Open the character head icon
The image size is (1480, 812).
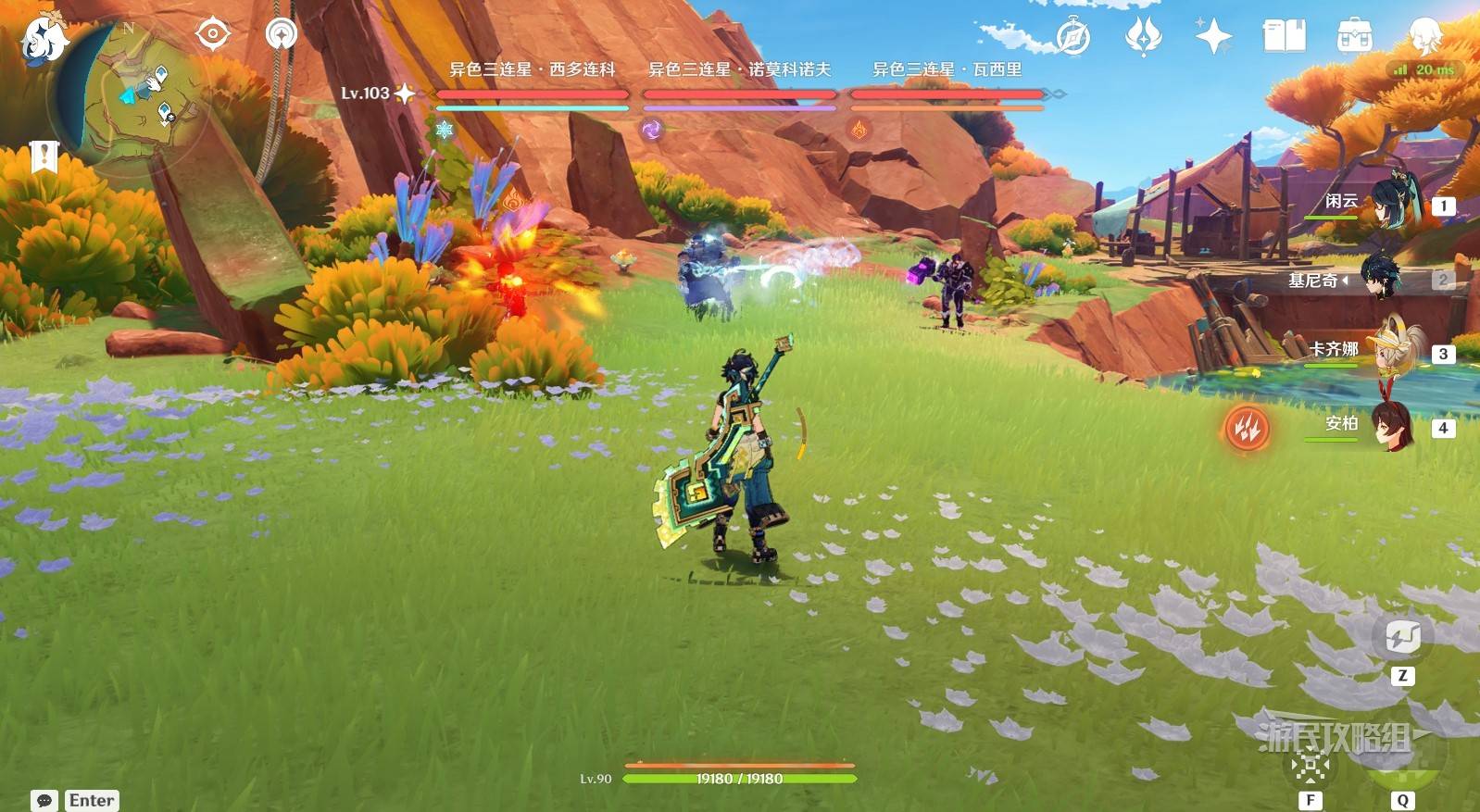pyautogui.click(x=1424, y=35)
